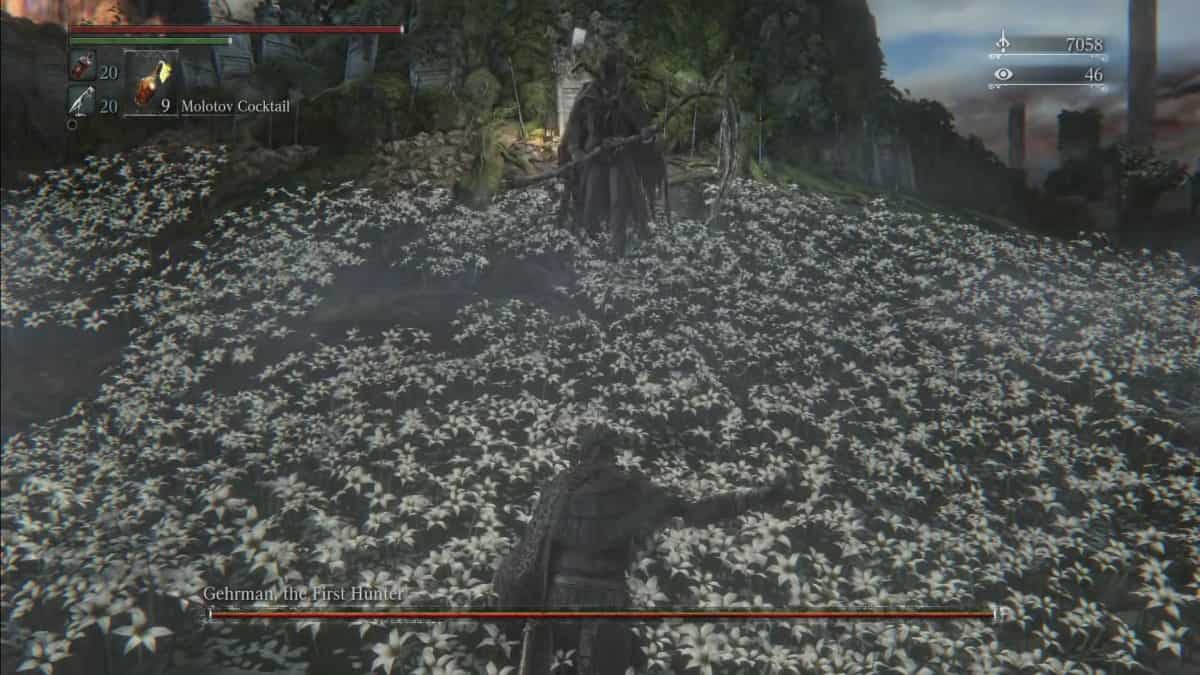Screen dimensions: 1200x675
Task: Select the Quicksilver Bullet icon
Action: [82, 102]
